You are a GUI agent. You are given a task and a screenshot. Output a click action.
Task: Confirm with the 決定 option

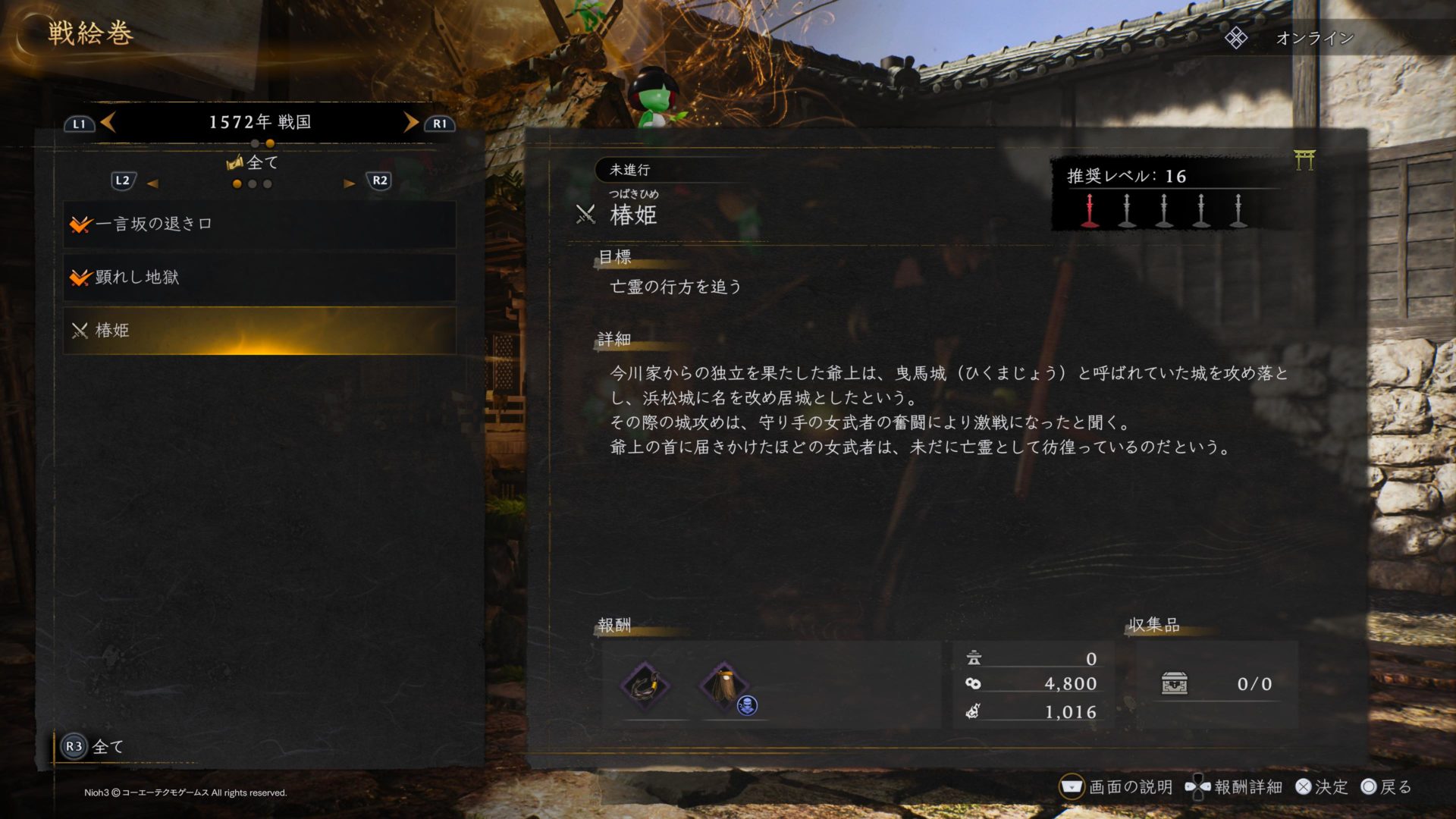click(1322, 787)
